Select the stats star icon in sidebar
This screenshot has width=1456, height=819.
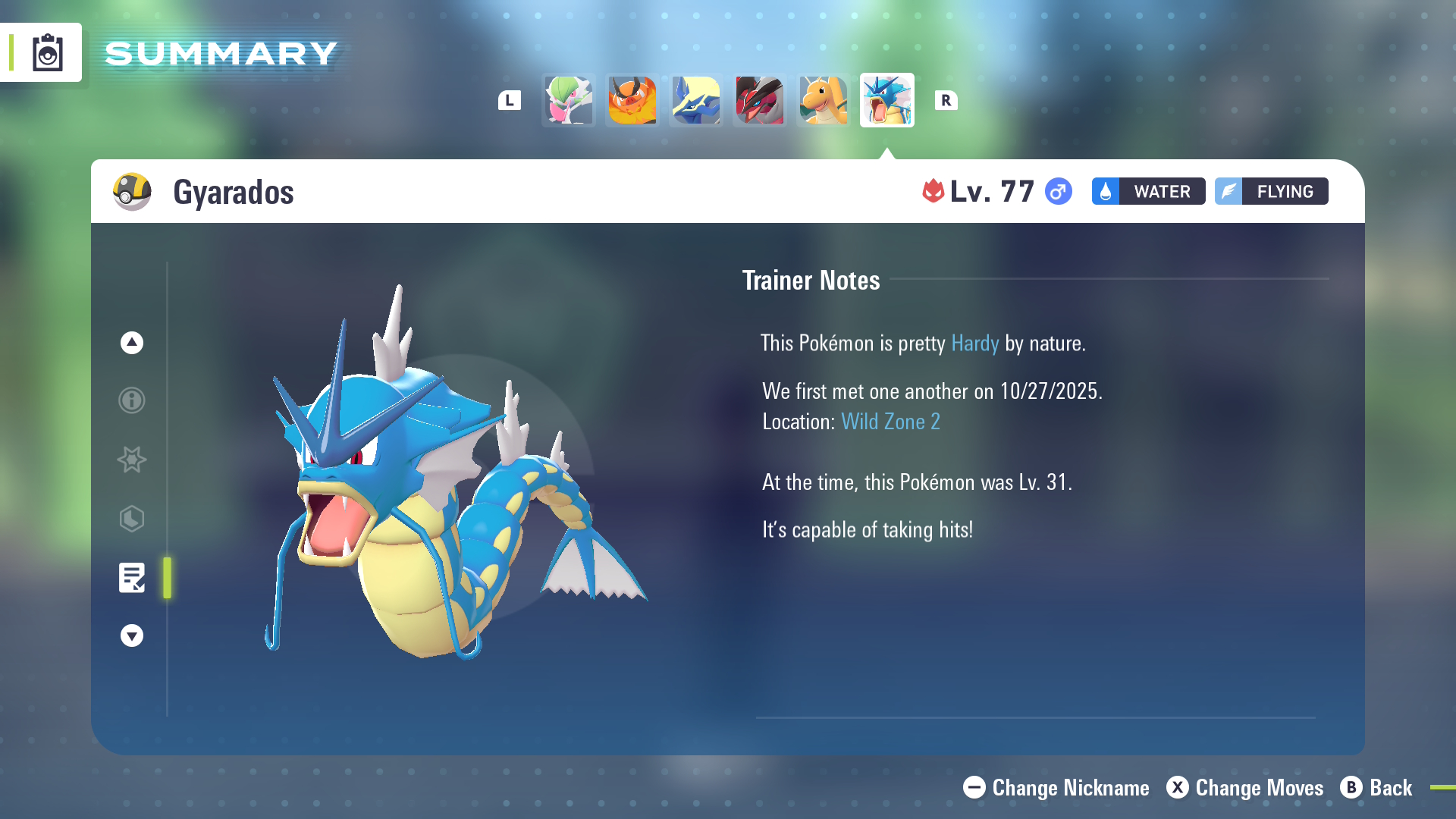(x=131, y=460)
